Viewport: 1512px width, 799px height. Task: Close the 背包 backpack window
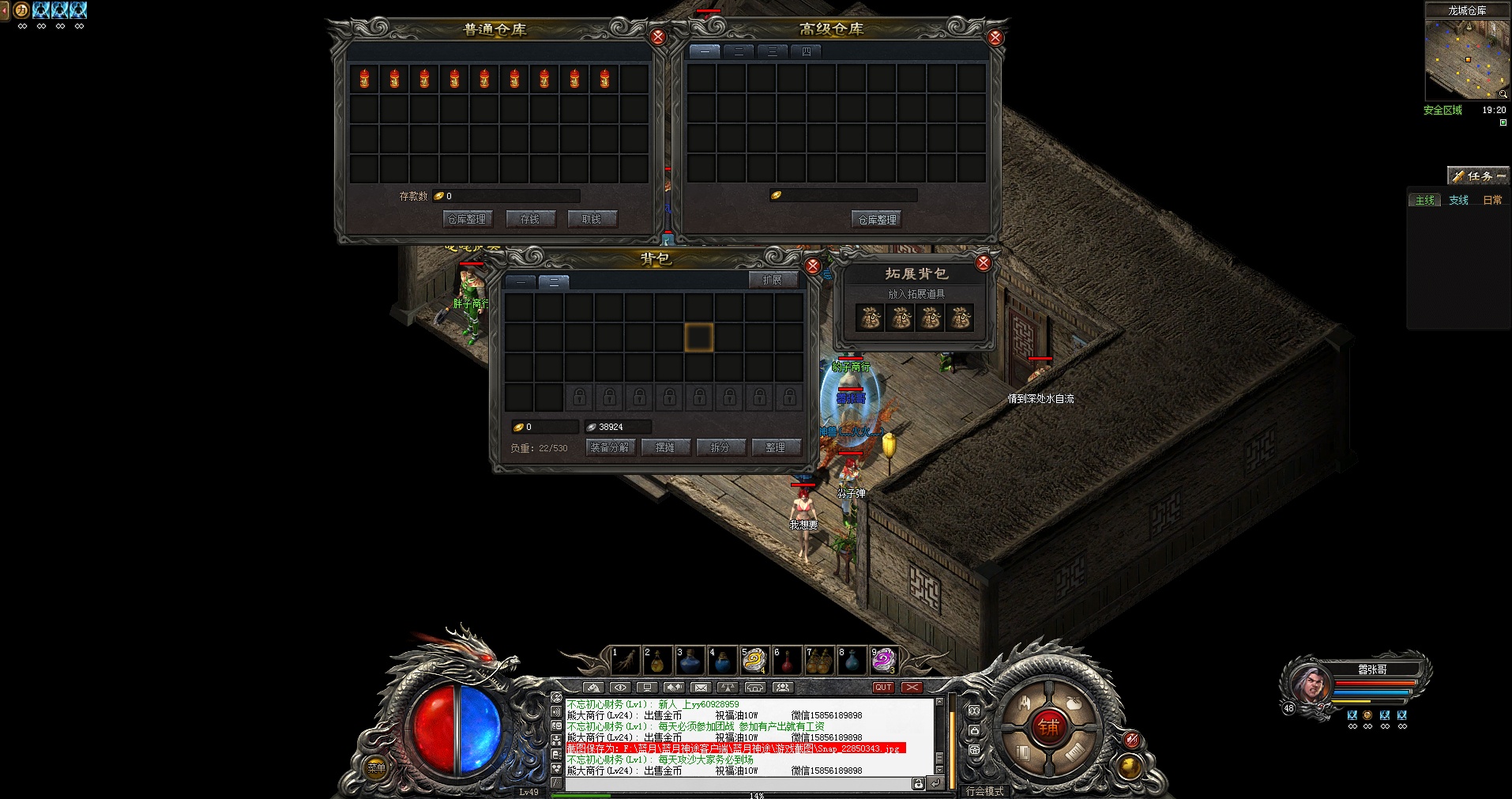812,266
